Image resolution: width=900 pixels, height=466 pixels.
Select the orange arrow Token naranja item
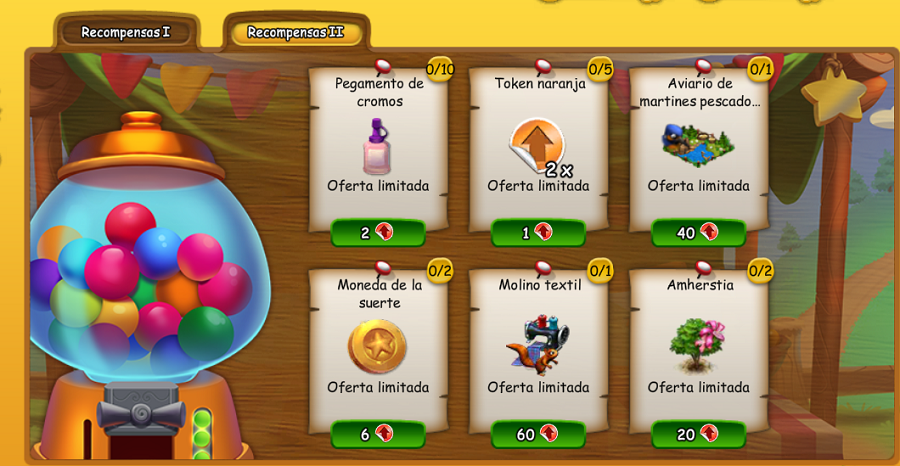[x=537, y=146]
